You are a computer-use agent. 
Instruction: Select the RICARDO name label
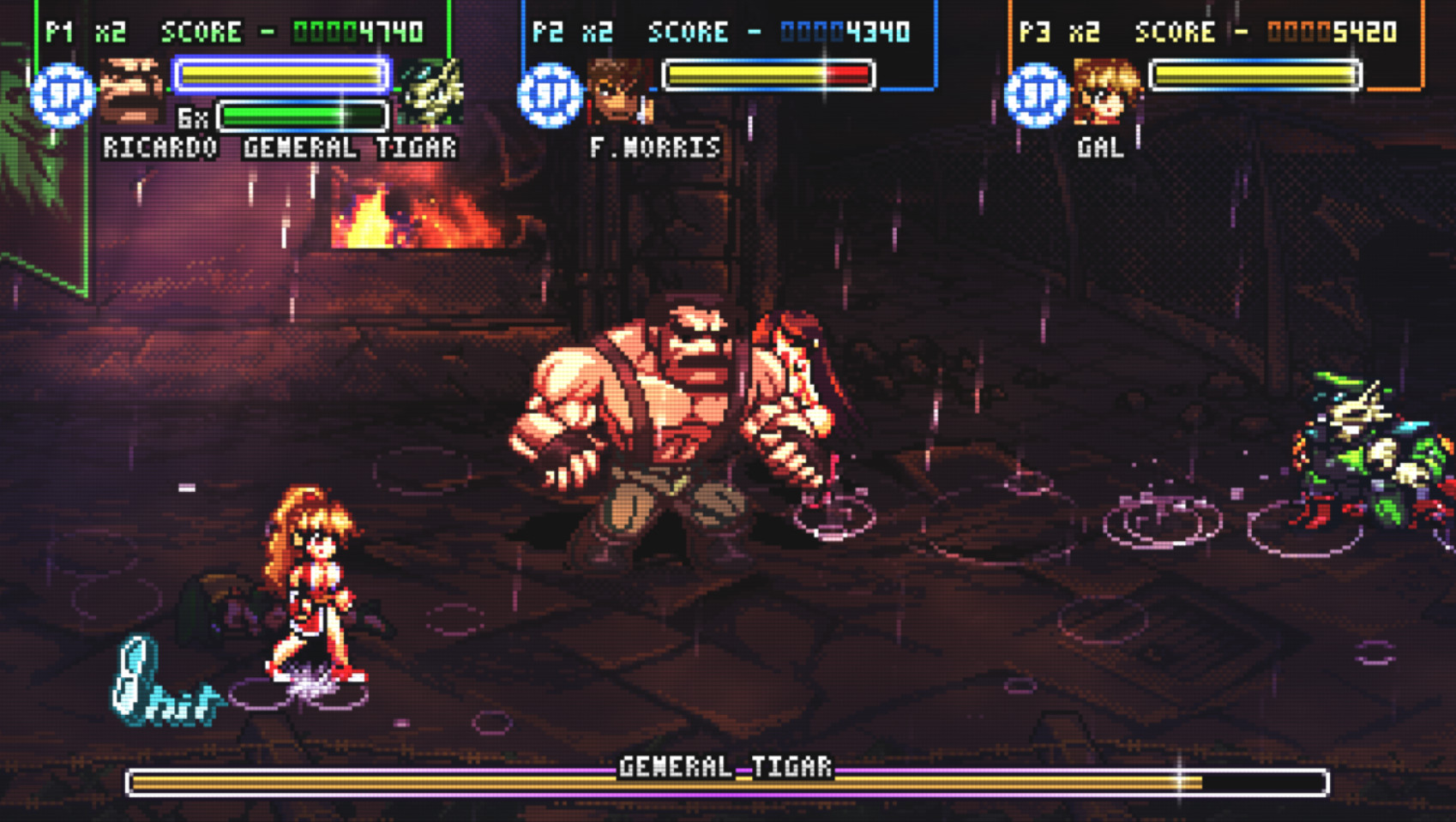point(159,147)
